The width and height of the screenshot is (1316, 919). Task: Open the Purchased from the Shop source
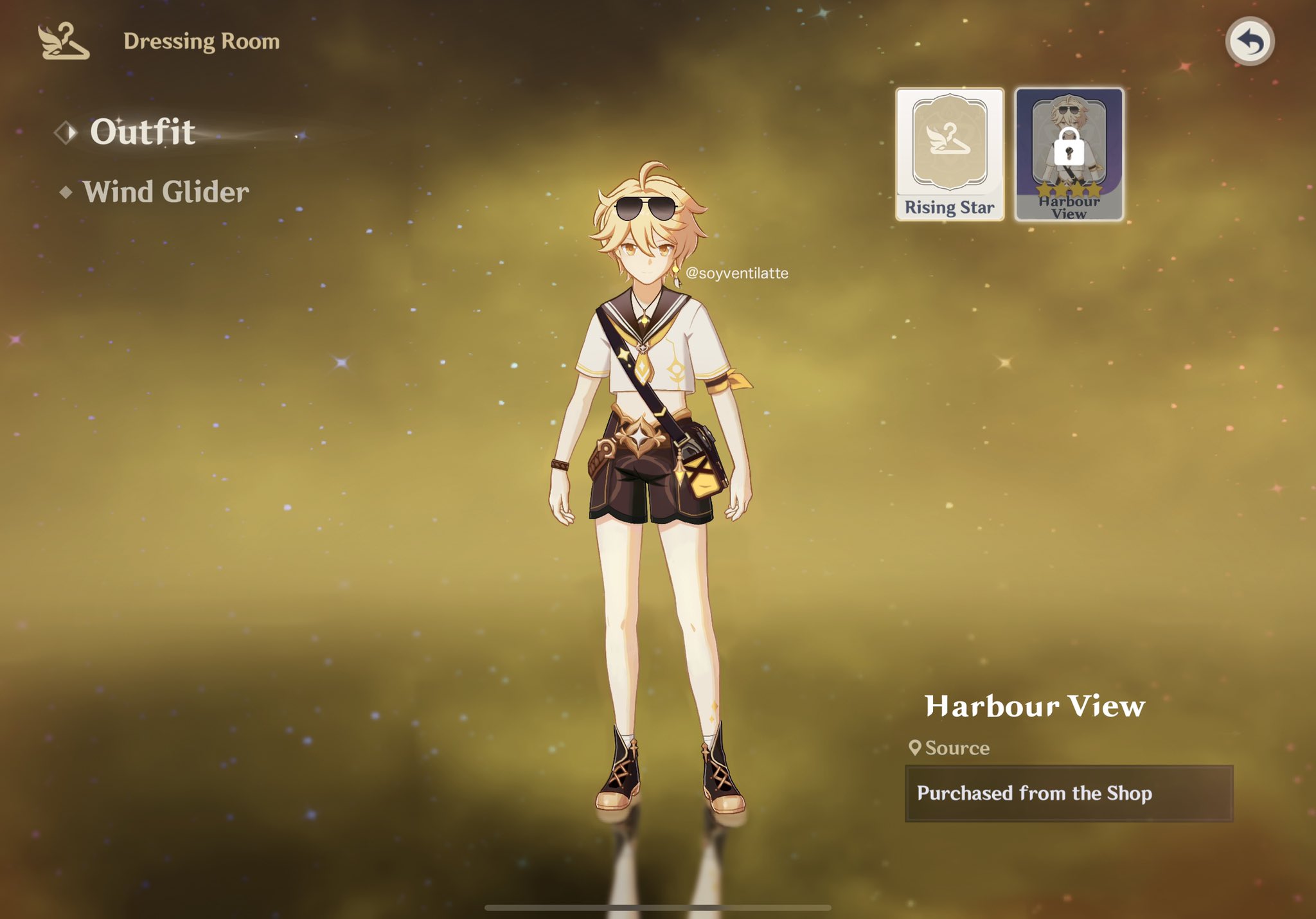coord(1068,793)
